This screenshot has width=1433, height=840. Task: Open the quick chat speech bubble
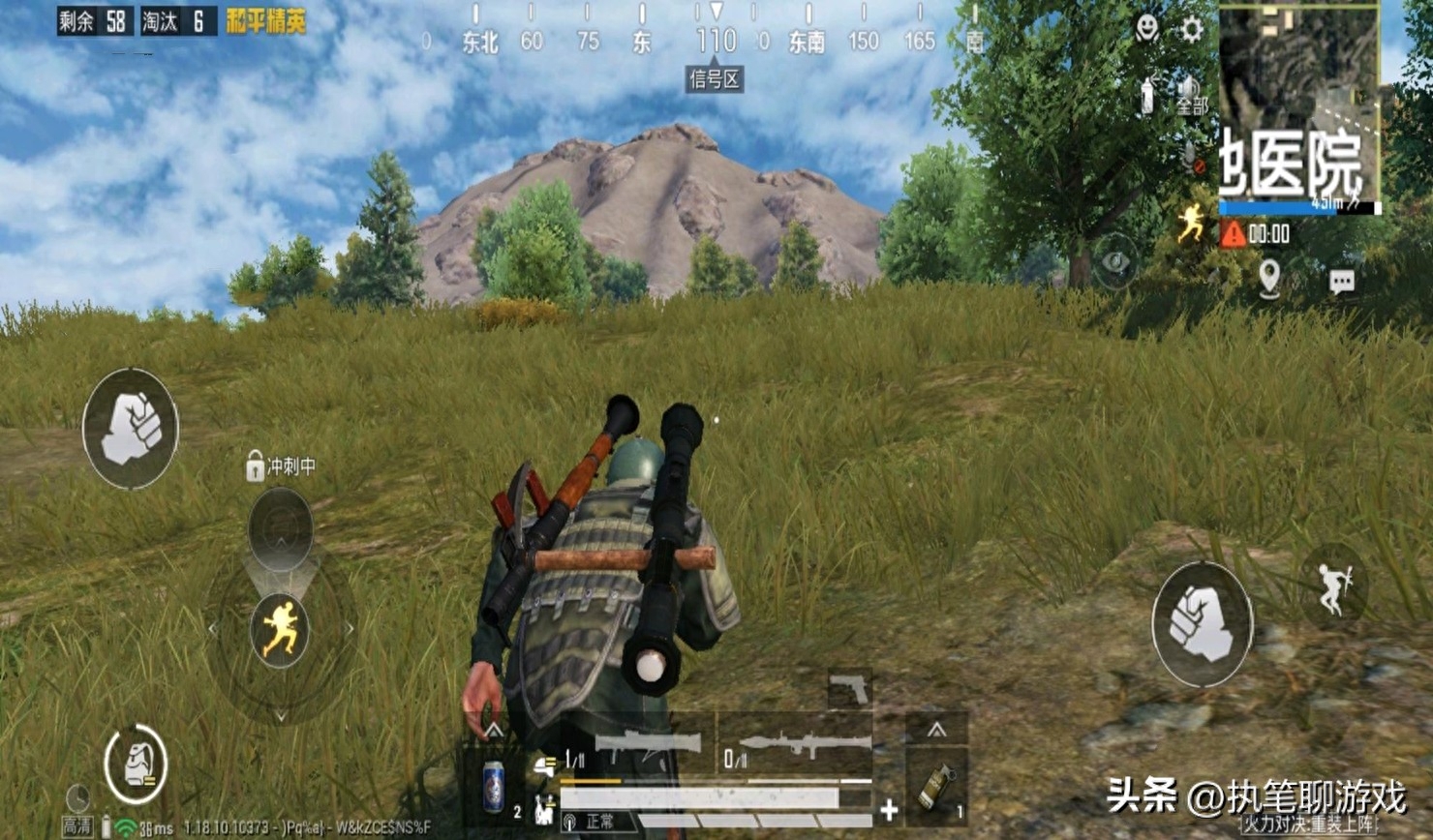click(x=1341, y=282)
